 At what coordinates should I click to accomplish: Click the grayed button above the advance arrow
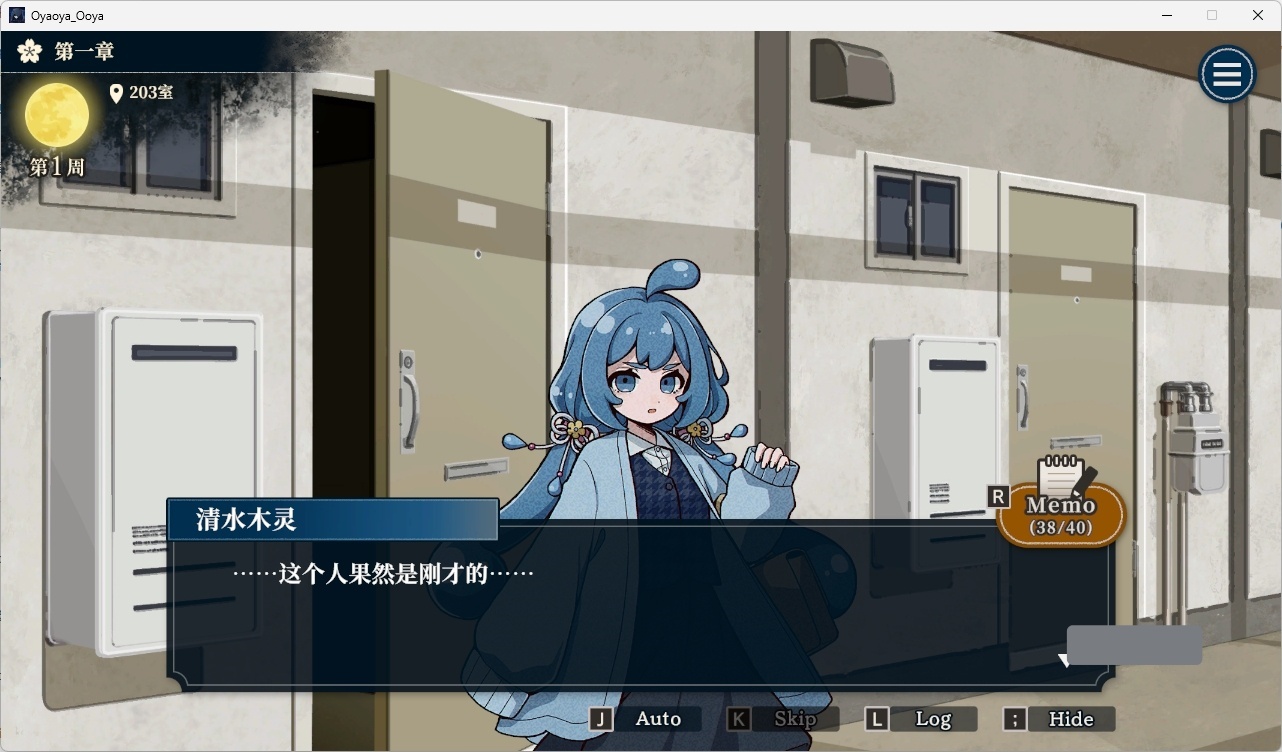(1134, 644)
